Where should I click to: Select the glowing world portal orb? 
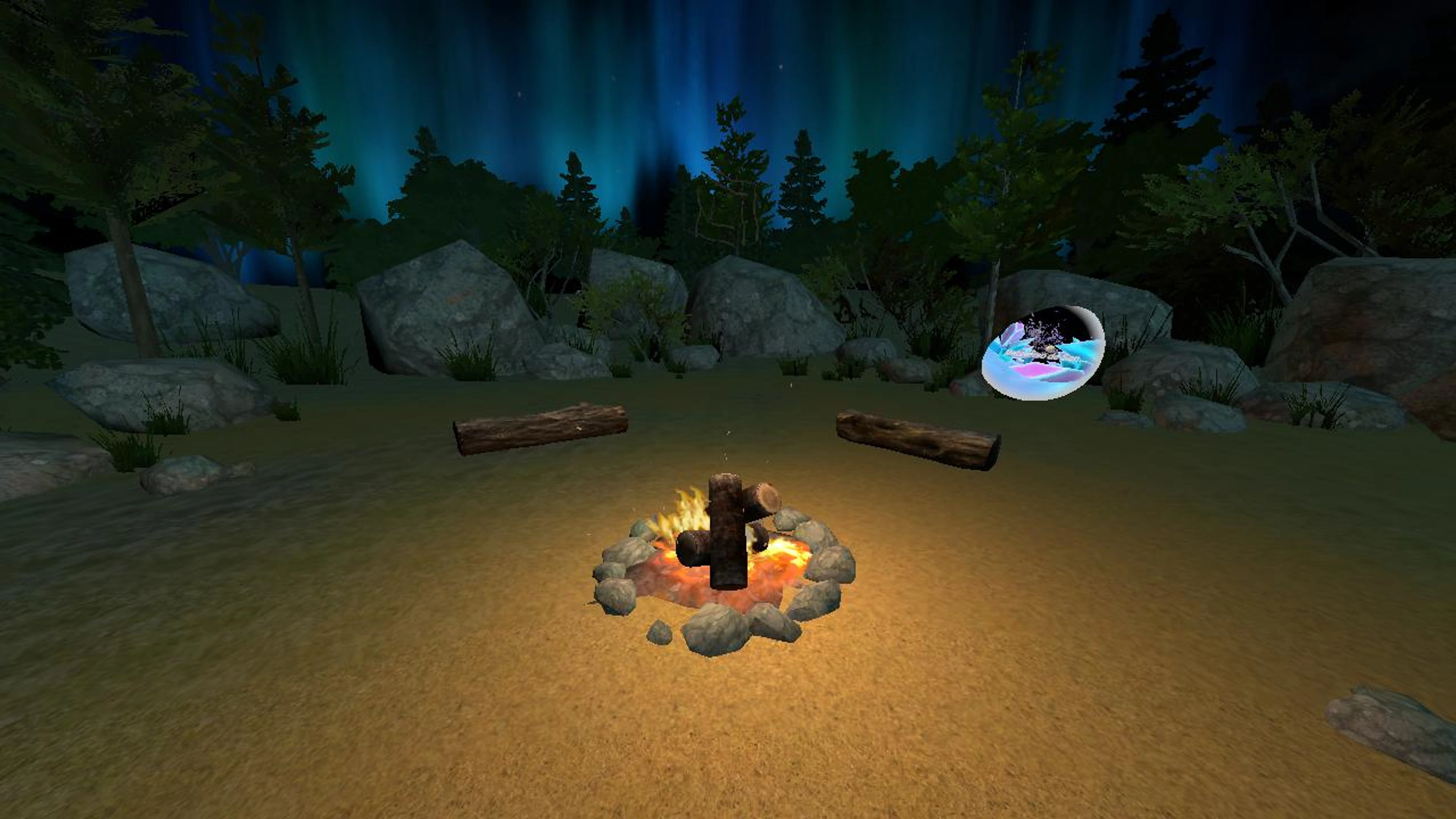1043,353
